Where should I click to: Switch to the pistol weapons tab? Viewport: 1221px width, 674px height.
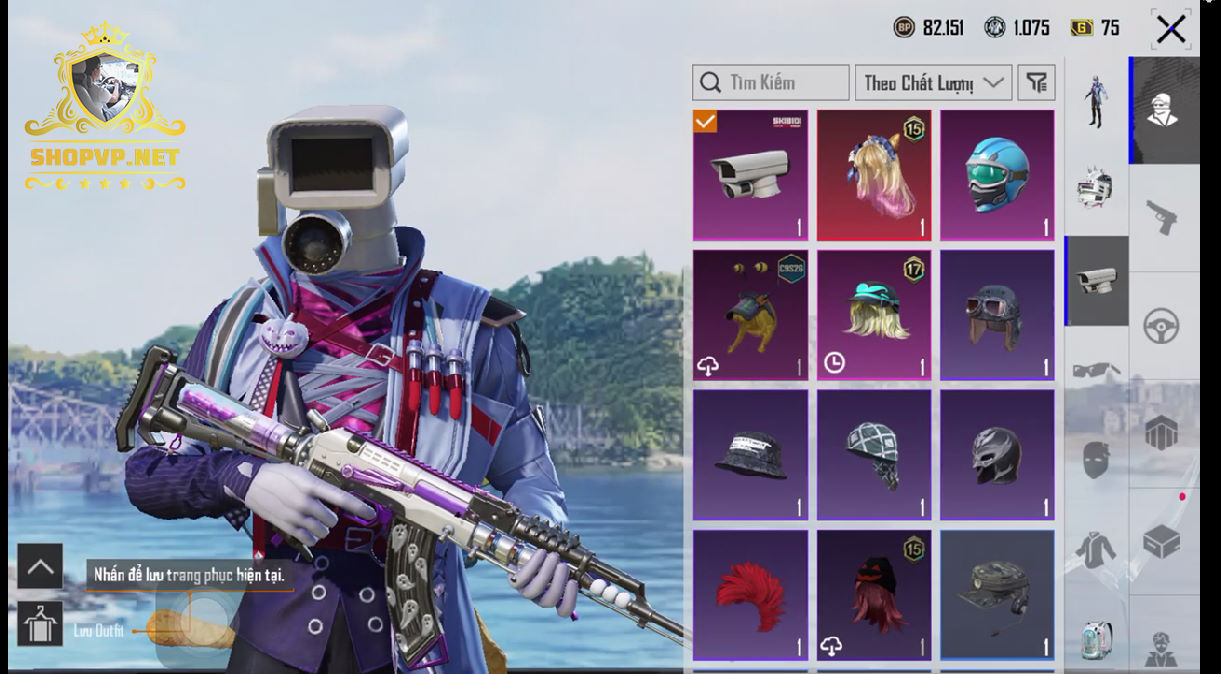pyautogui.click(x=1162, y=217)
